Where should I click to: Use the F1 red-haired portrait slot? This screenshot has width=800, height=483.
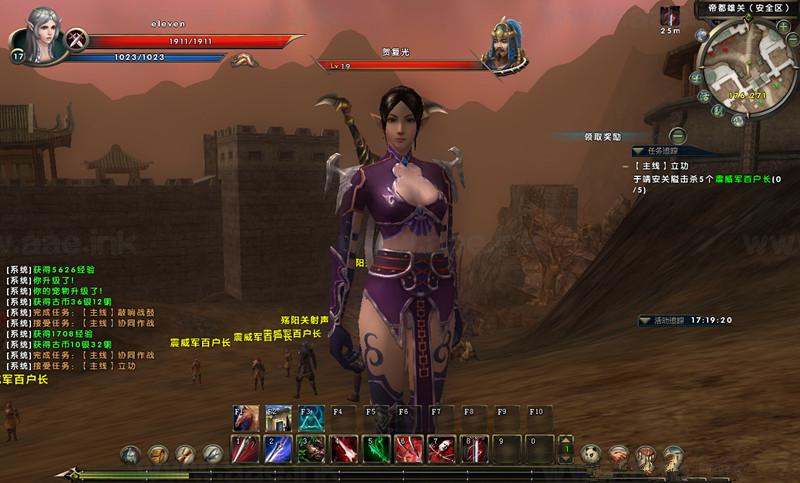coord(245,416)
